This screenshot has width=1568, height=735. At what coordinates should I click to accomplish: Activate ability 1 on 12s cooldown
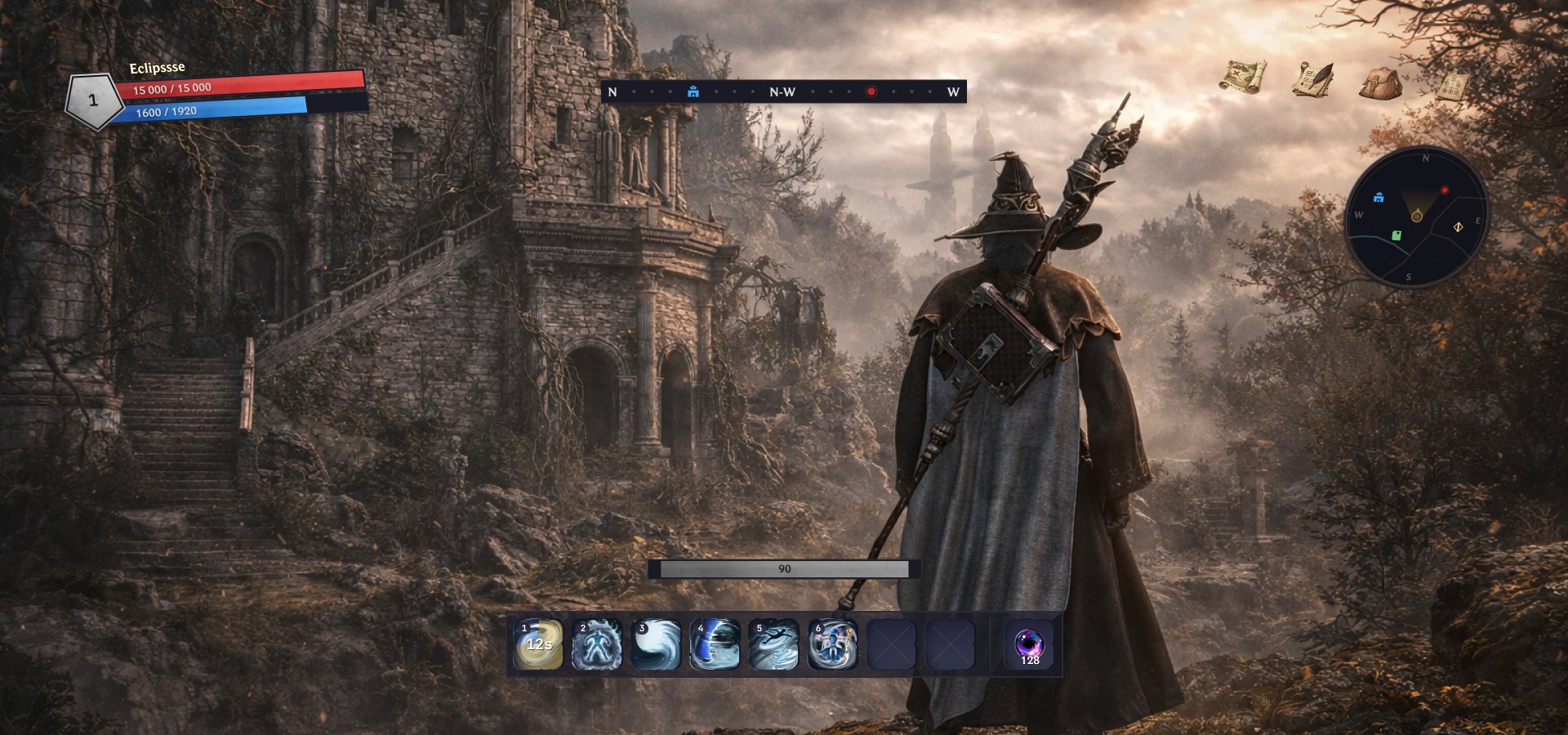(x=539, y=644)
